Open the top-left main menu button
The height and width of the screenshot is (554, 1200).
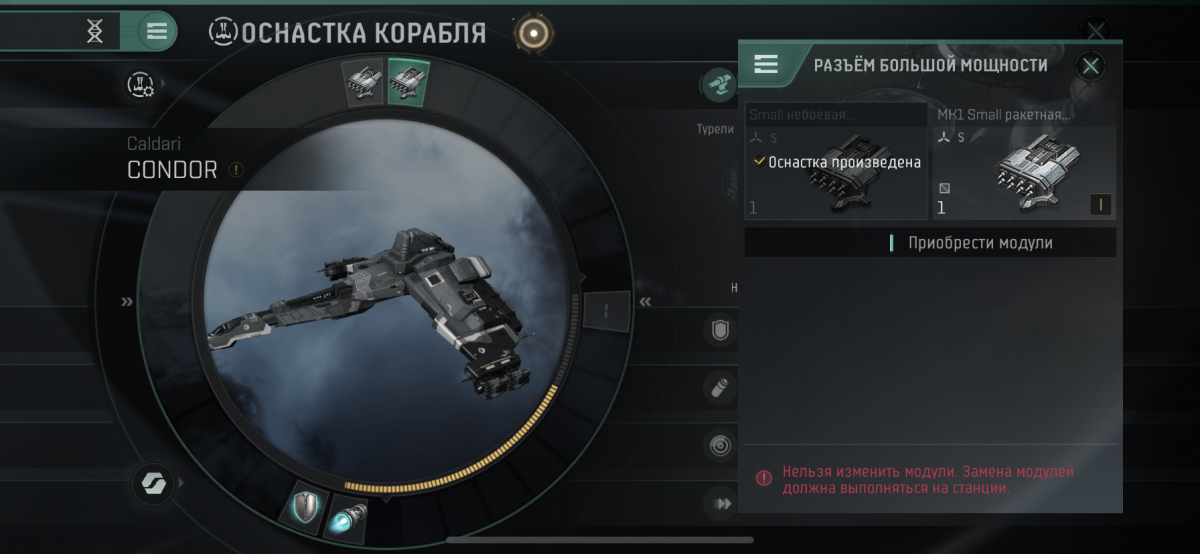click(x=156, y=31)
